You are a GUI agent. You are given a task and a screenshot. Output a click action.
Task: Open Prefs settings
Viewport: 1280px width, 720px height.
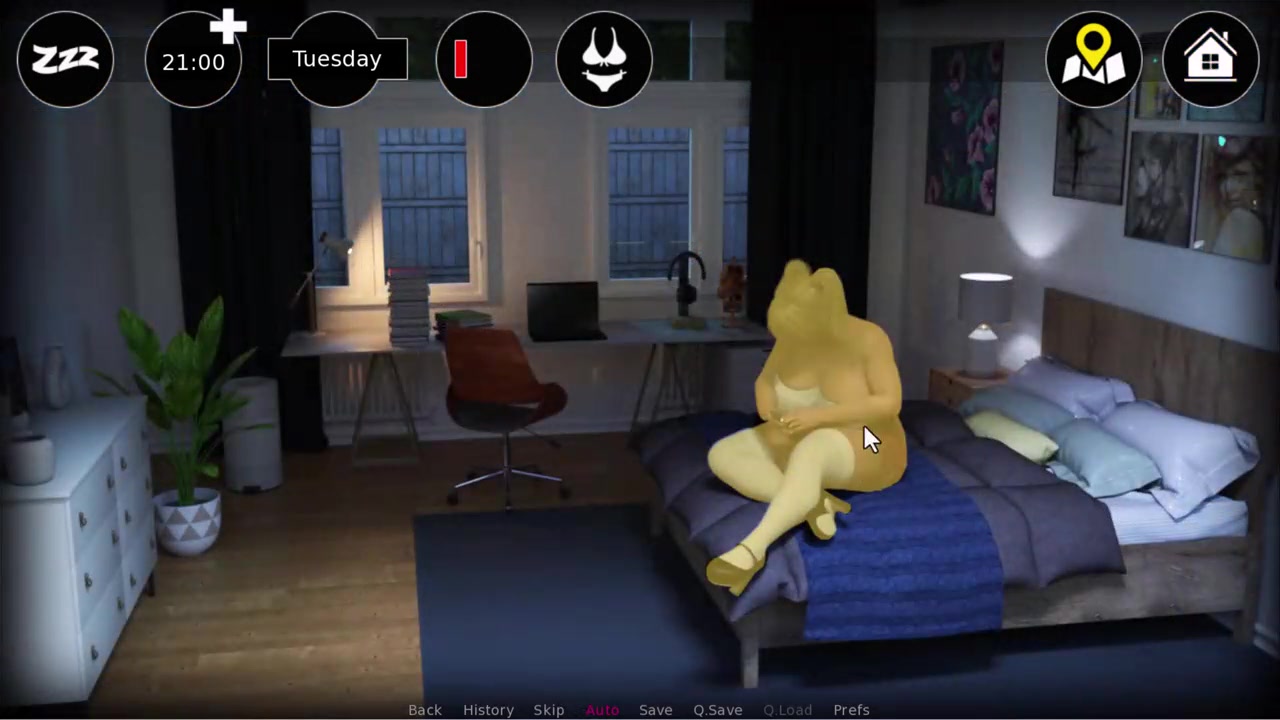(852, 710)
